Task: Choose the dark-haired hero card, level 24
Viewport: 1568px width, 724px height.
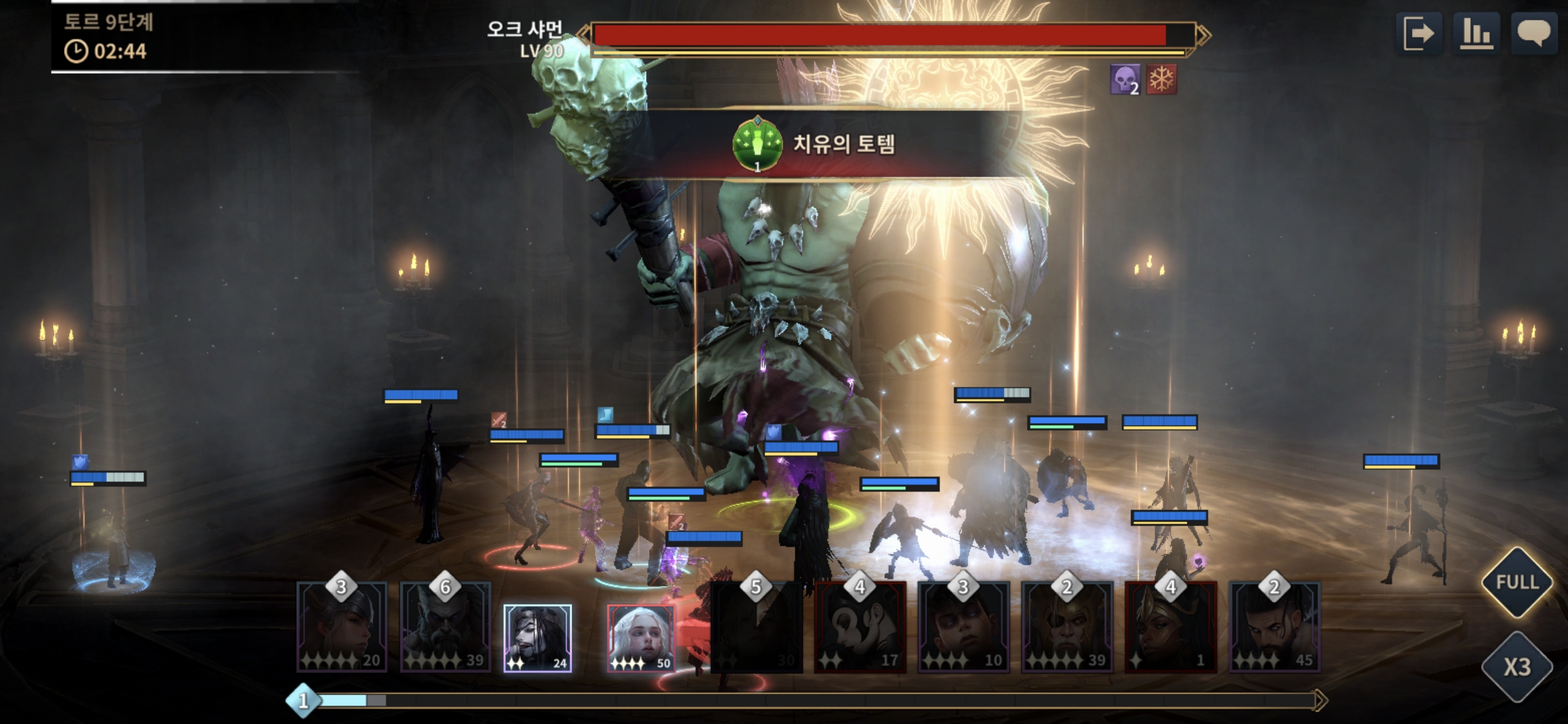Action: click(537, 638)
